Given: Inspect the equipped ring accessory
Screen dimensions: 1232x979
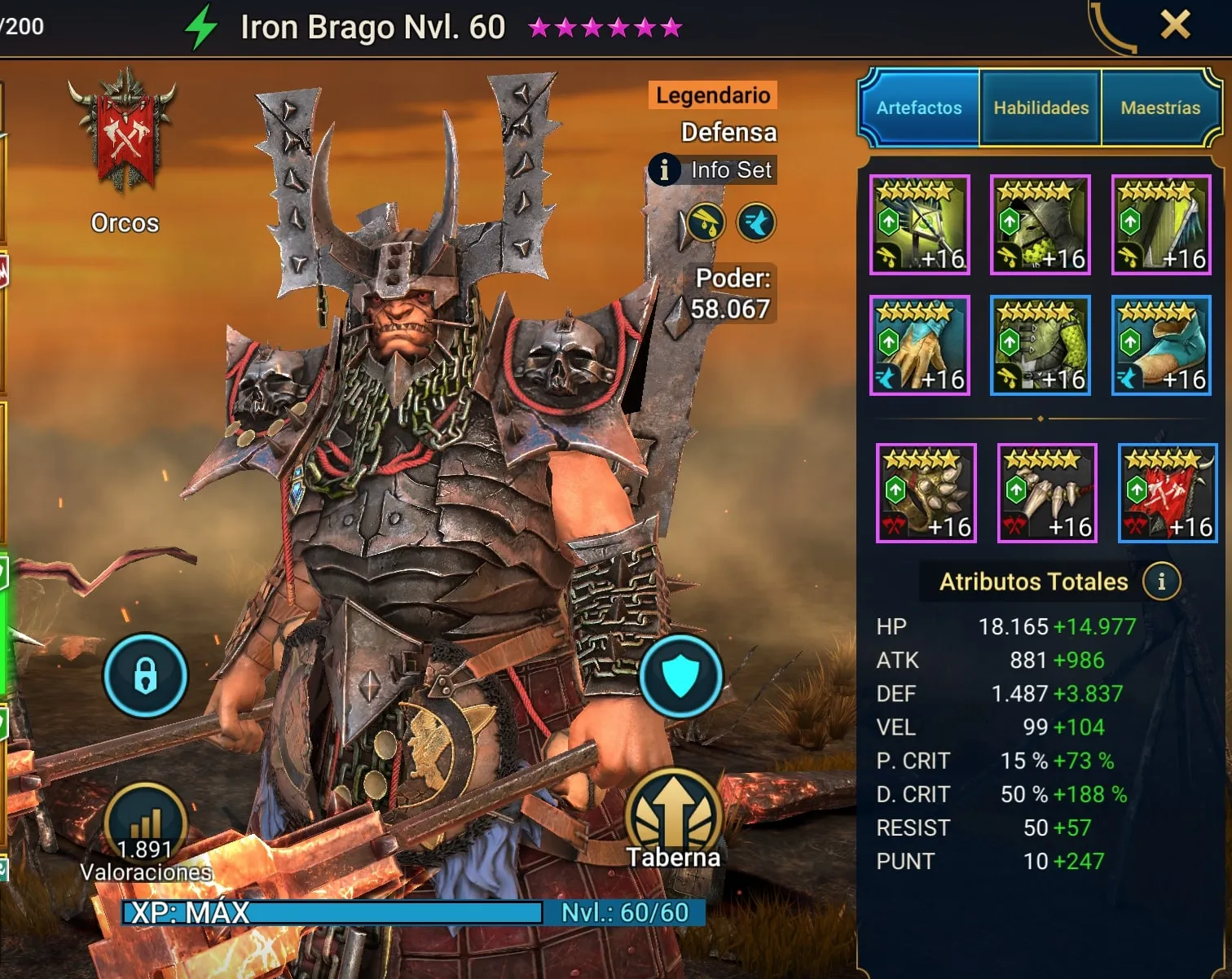Looking at the screenshot, I should click(926, 493).
